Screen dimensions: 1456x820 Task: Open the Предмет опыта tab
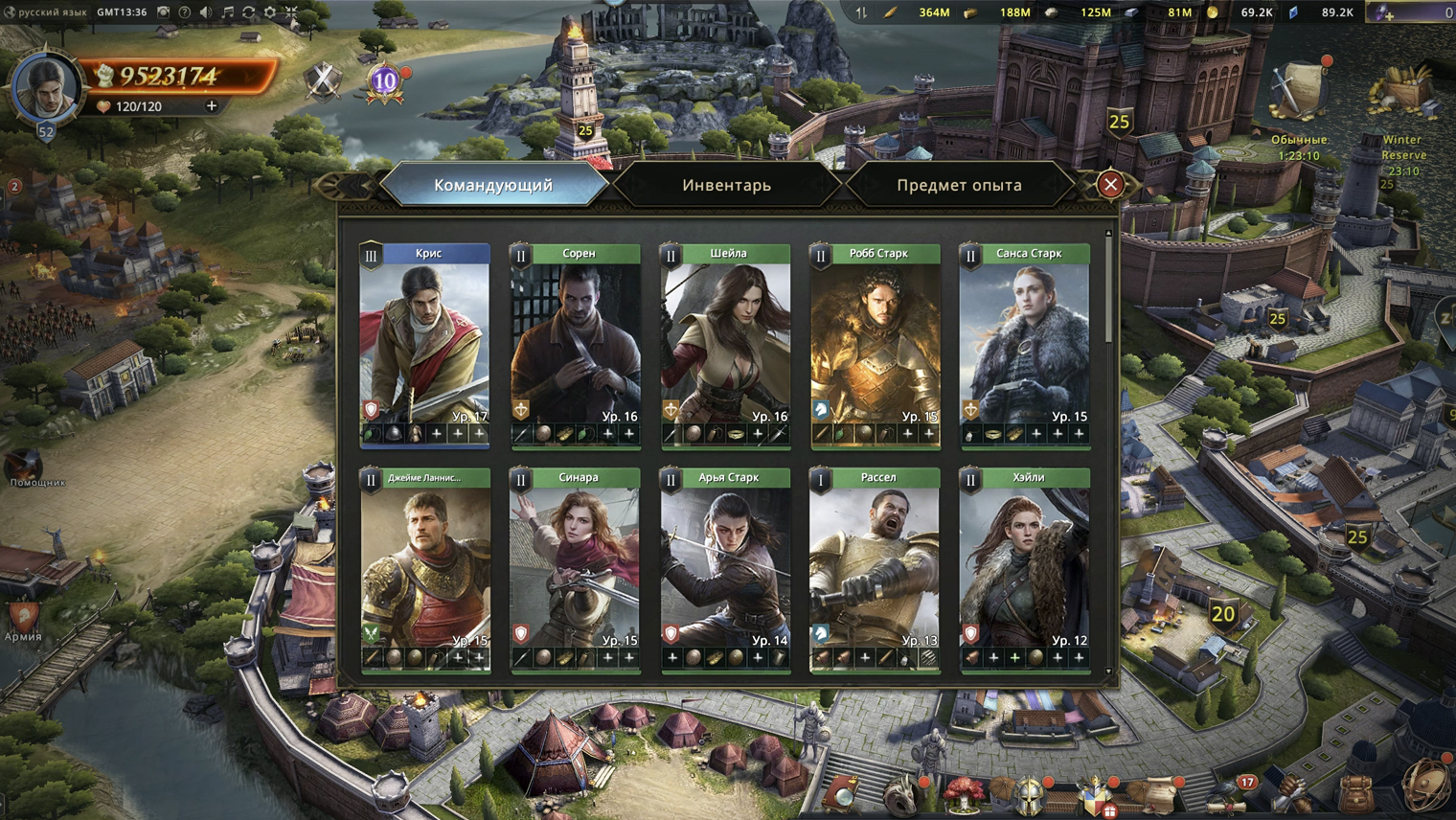point(959,185)
